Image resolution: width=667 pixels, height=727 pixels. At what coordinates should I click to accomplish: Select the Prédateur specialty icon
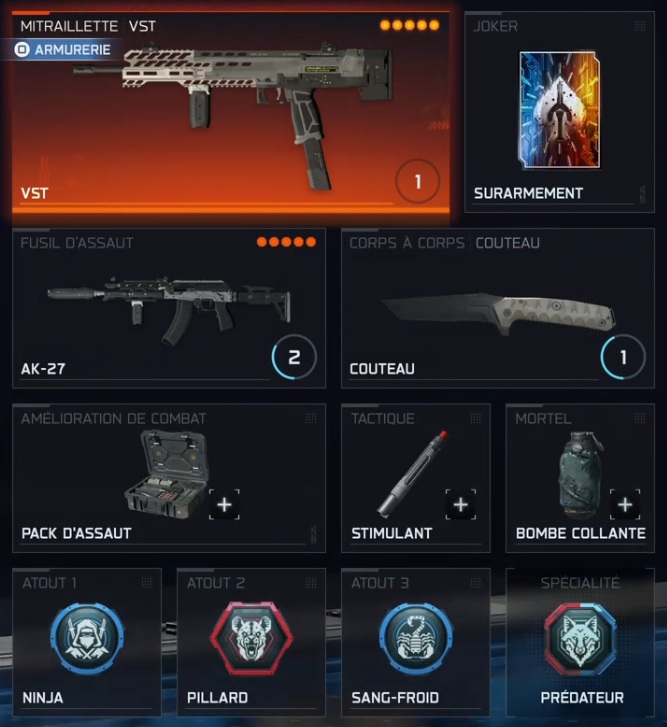point(581,636)
